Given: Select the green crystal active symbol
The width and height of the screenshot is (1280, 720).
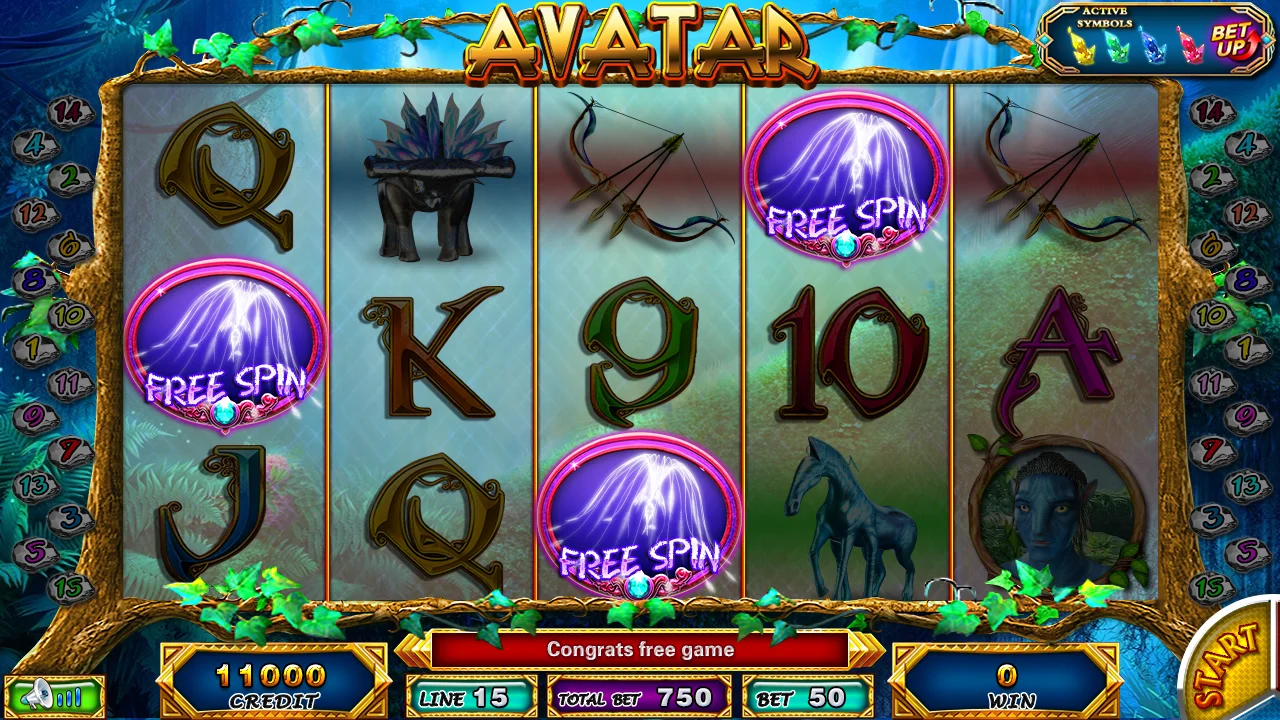Looking at the screenshot, I should tap(1118, 46).
